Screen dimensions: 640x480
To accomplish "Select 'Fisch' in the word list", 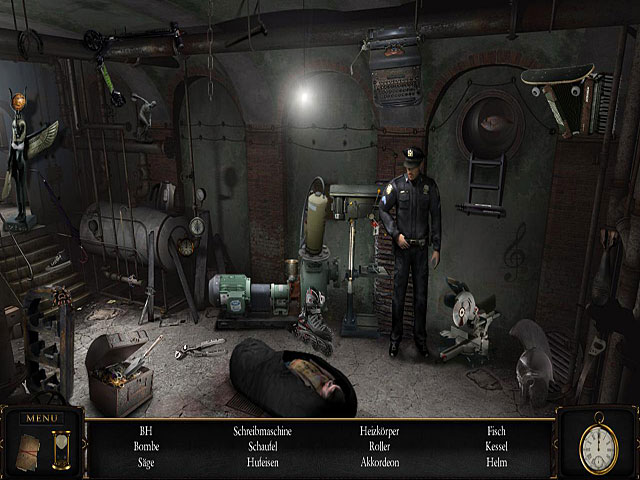I will click(497, 431).
